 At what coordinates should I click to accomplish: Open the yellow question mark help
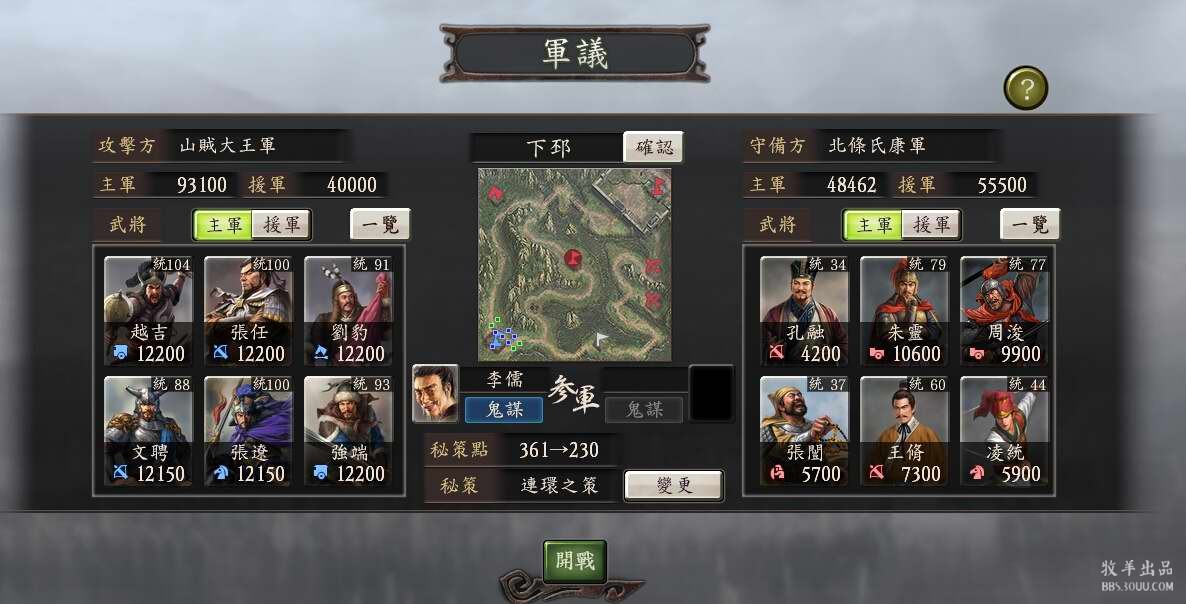tap(1025, 88)
